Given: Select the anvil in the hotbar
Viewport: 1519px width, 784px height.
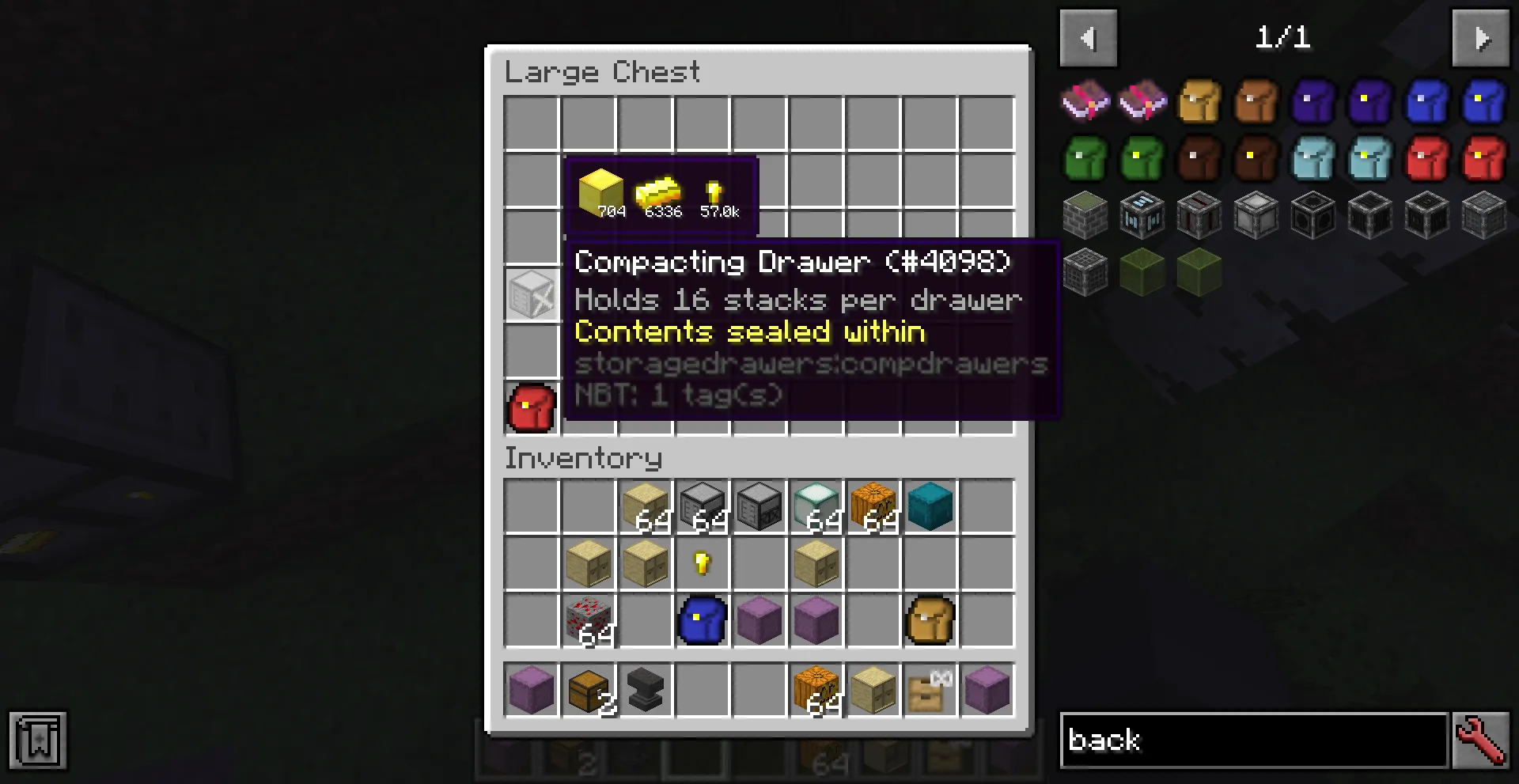Looking at the screenshot, I should [x=646, y=690].
